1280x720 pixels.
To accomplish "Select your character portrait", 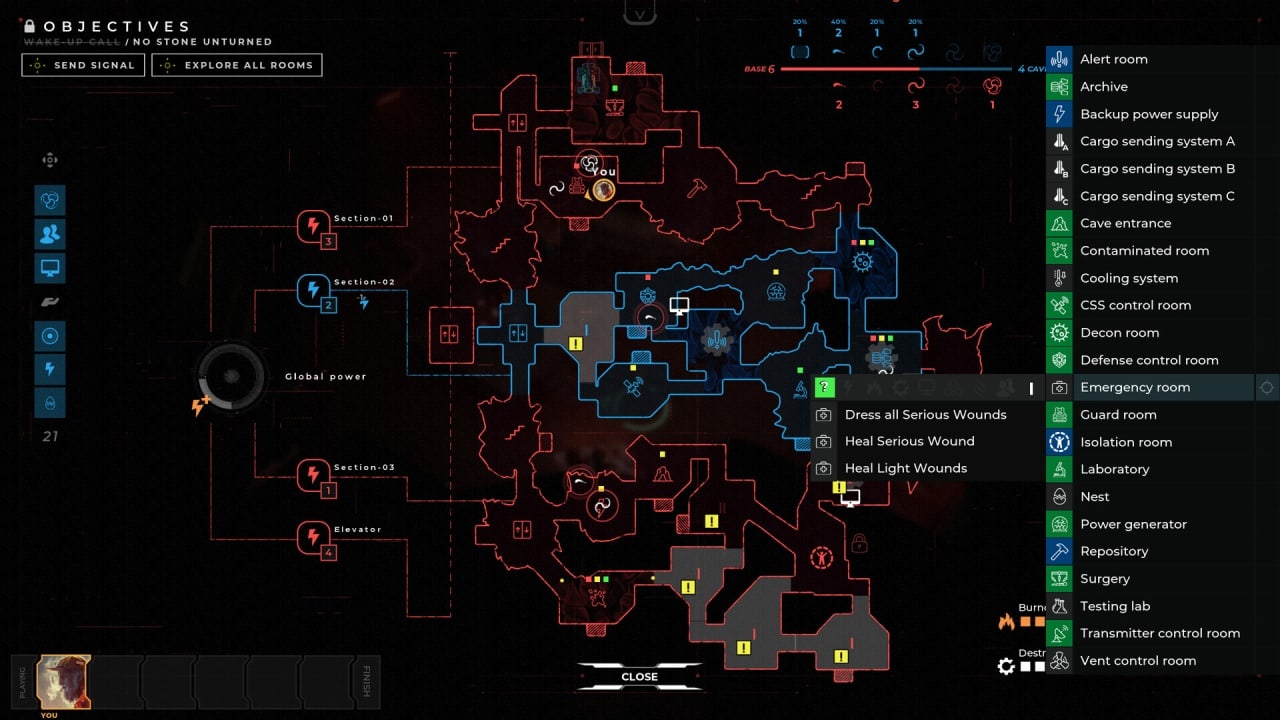I will click(x=64, y=681).
